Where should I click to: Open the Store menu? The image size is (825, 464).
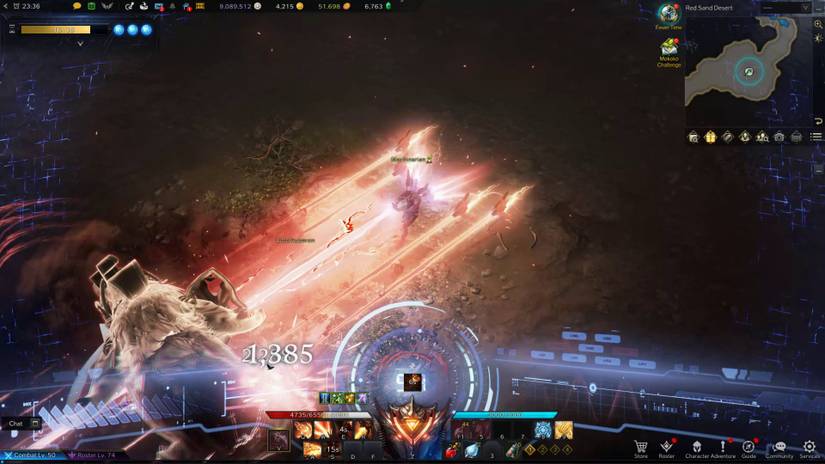tap(641, 447)
